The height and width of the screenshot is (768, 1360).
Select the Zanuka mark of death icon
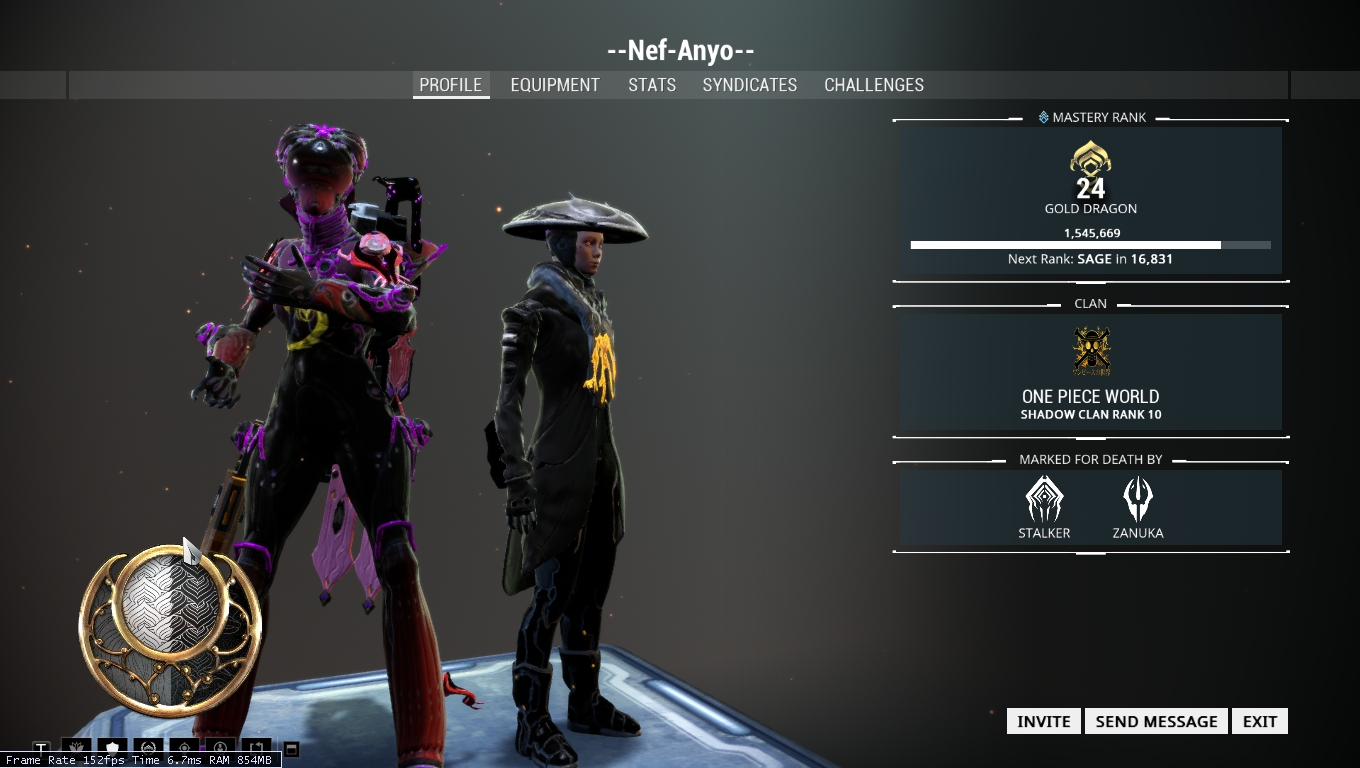click(x=1139, y=498)
